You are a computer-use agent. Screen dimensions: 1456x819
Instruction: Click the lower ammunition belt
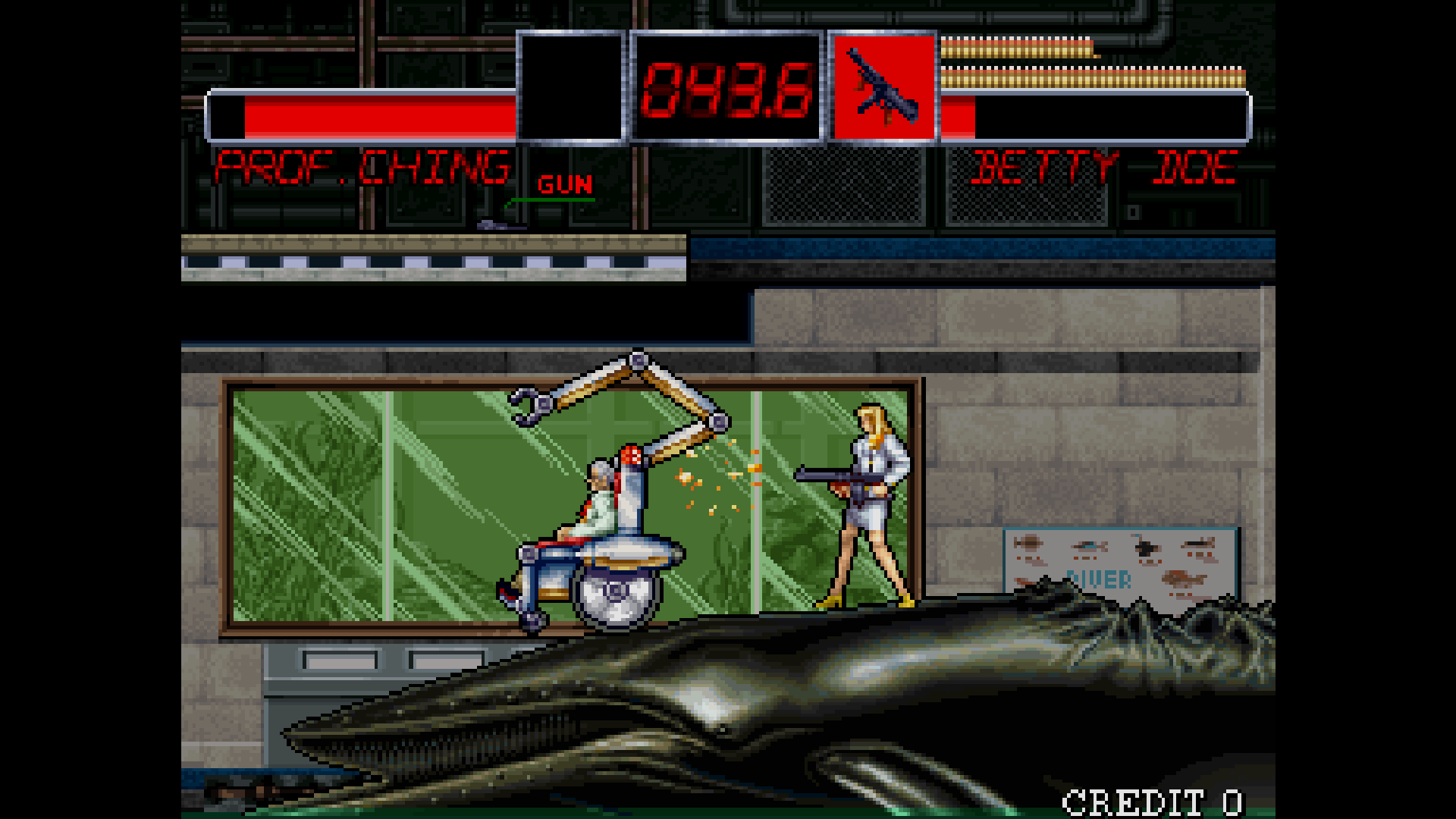coord(1092,76)
